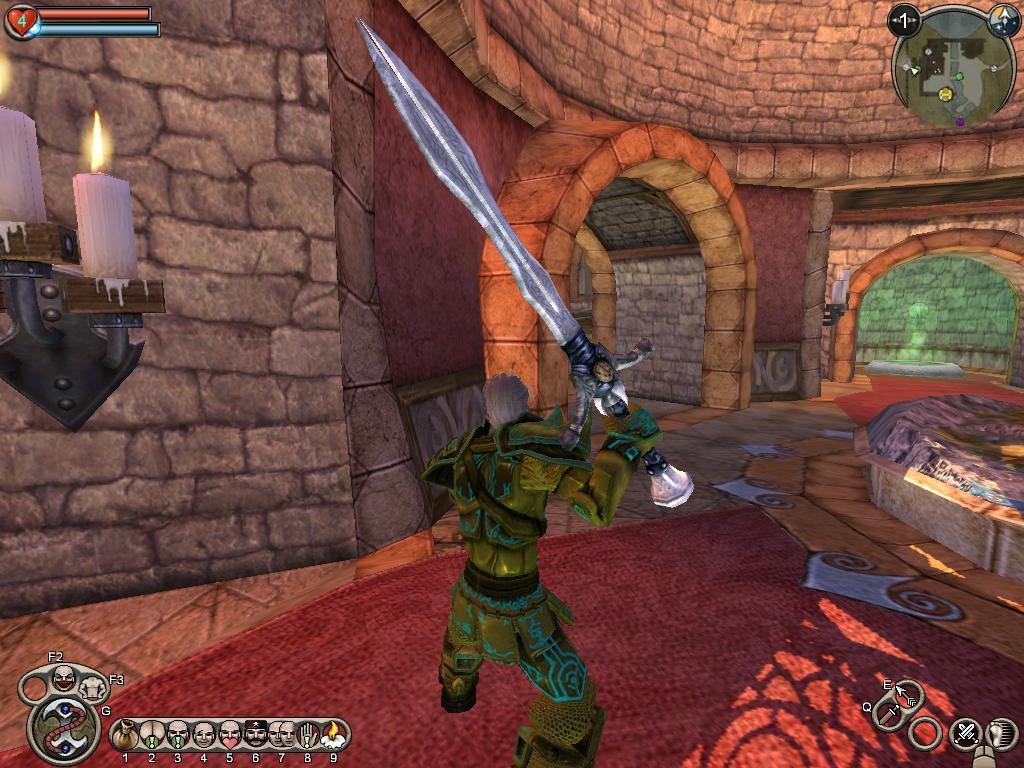Select the flexing torso icon
This screenshot has height=768, width=1024.
92,688
